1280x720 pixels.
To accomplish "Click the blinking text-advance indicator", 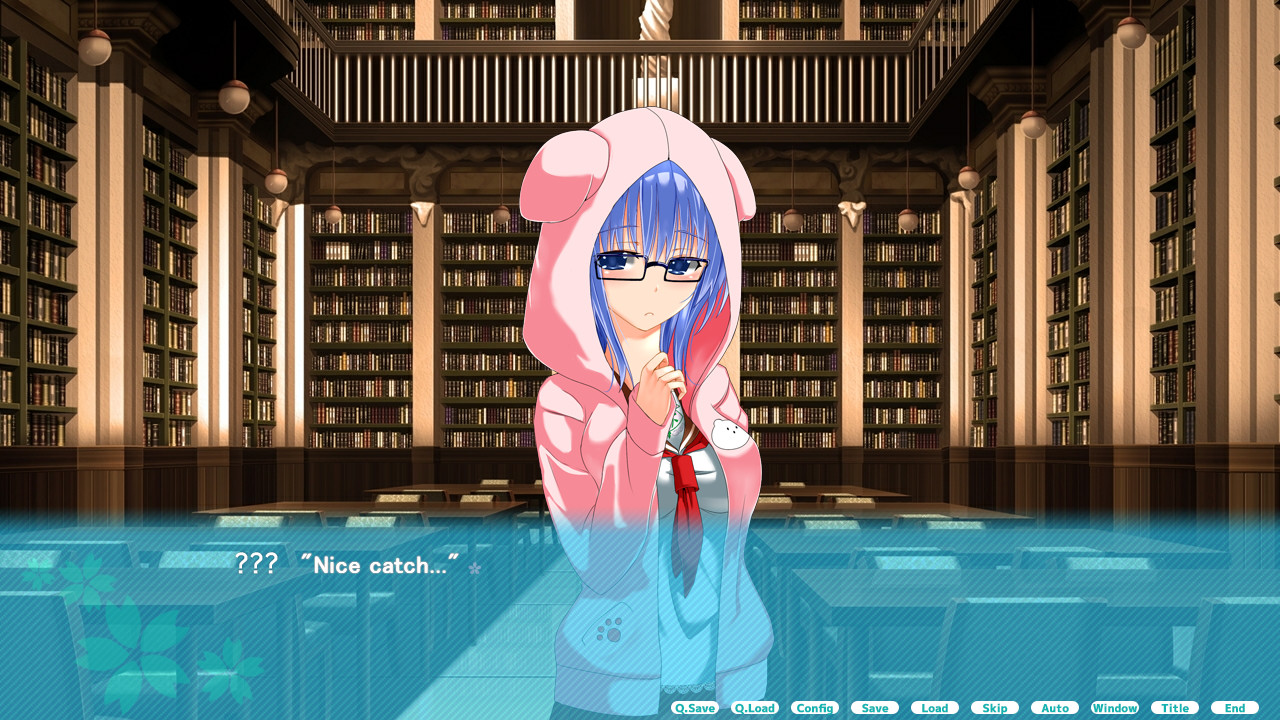I will pyautogui.click(x=475, y=567).
